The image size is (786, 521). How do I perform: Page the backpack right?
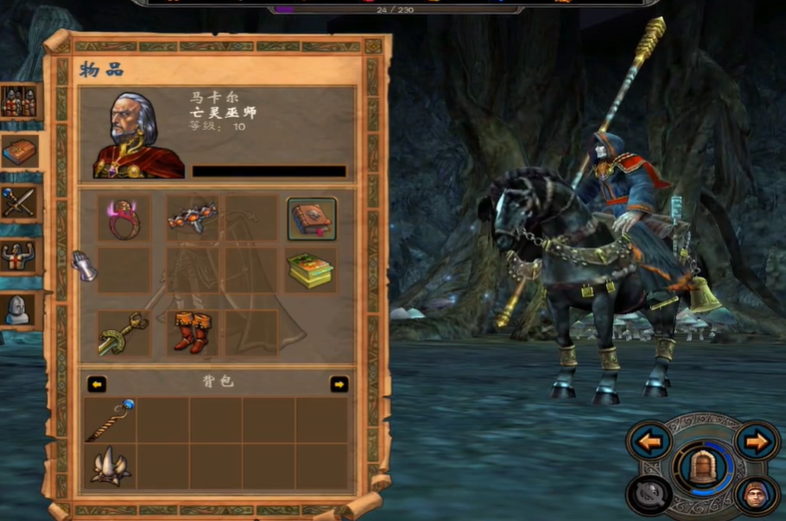click(340, 384)
